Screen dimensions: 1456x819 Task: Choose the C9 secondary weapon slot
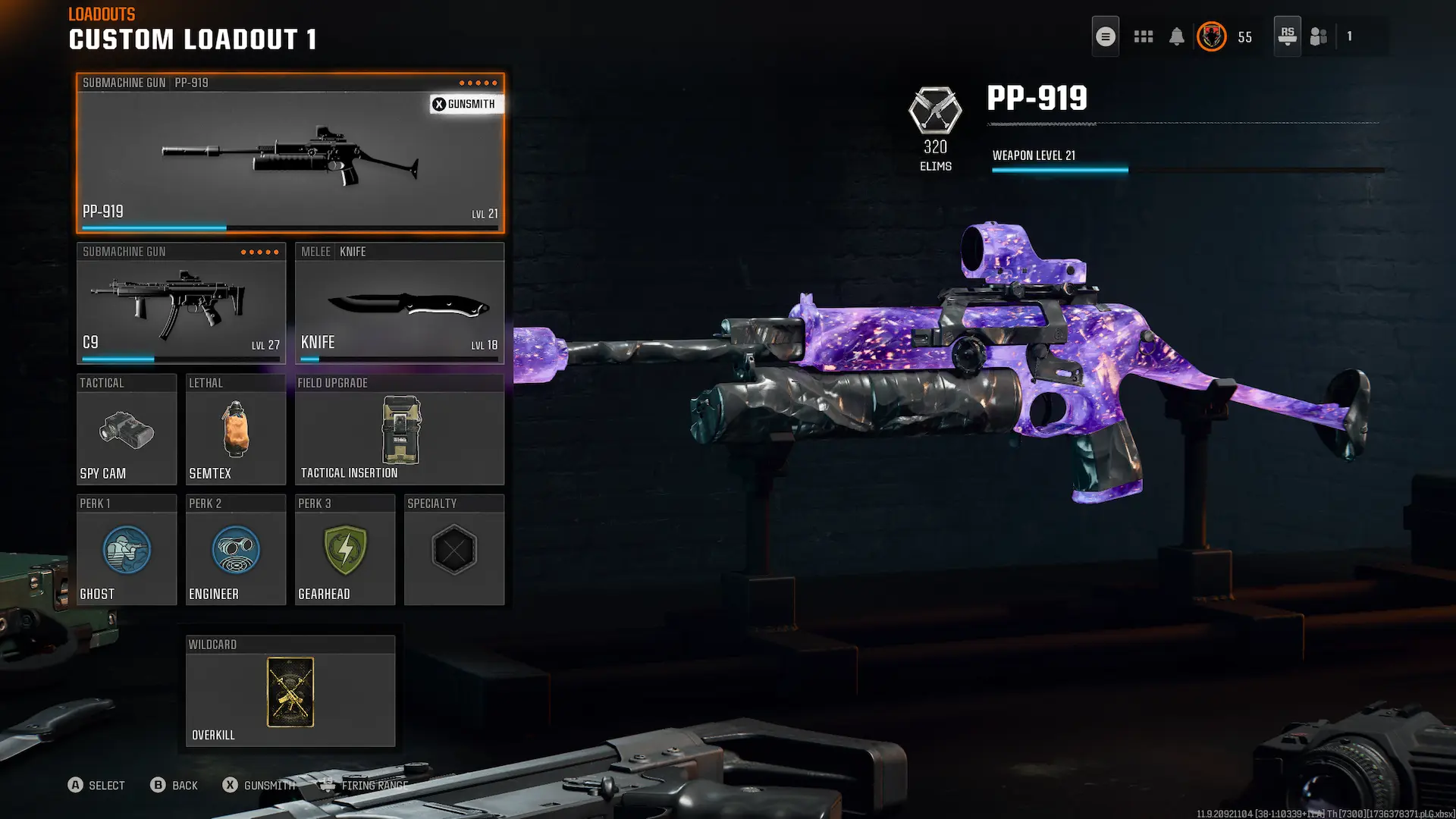[x=180, y=303]
